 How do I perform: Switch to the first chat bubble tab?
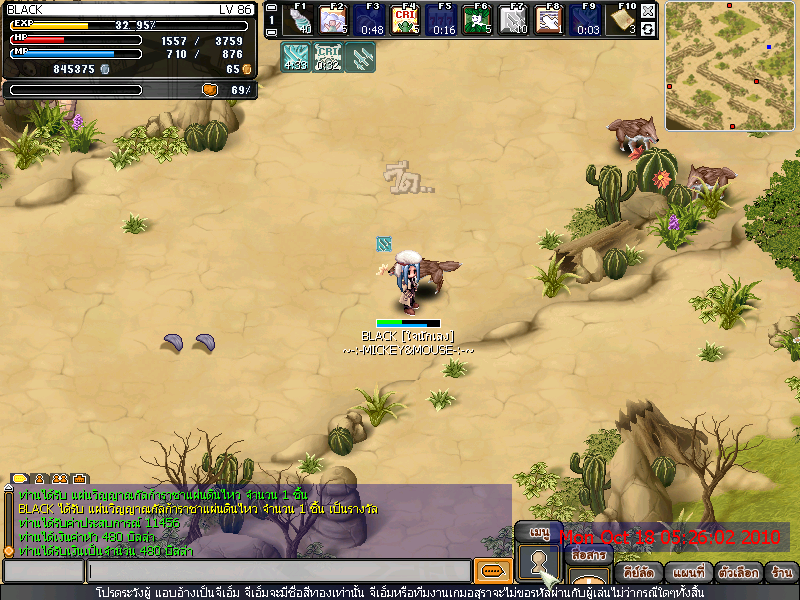[16, 478]
